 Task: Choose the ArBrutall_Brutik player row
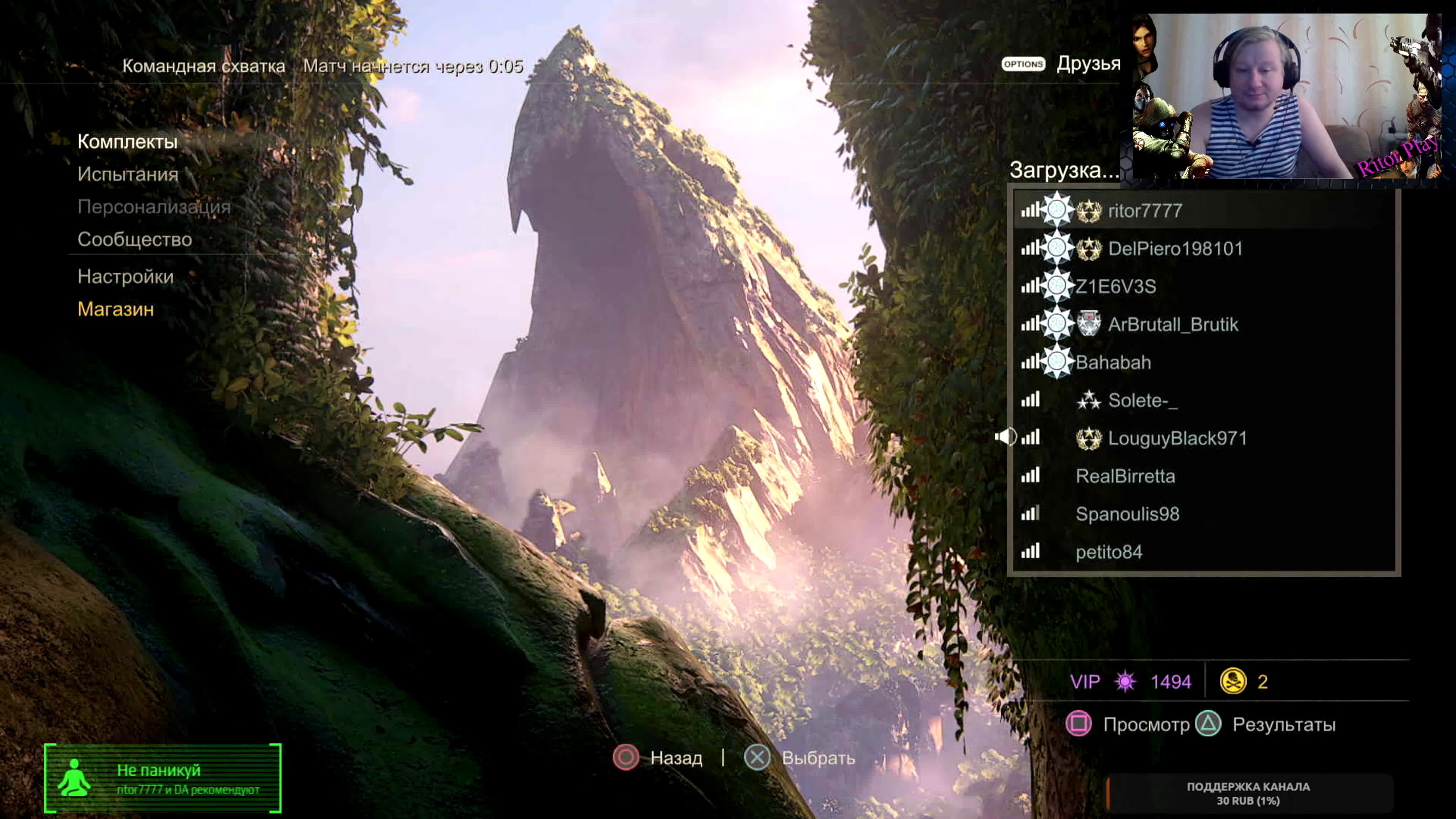tap(1173, 325)
